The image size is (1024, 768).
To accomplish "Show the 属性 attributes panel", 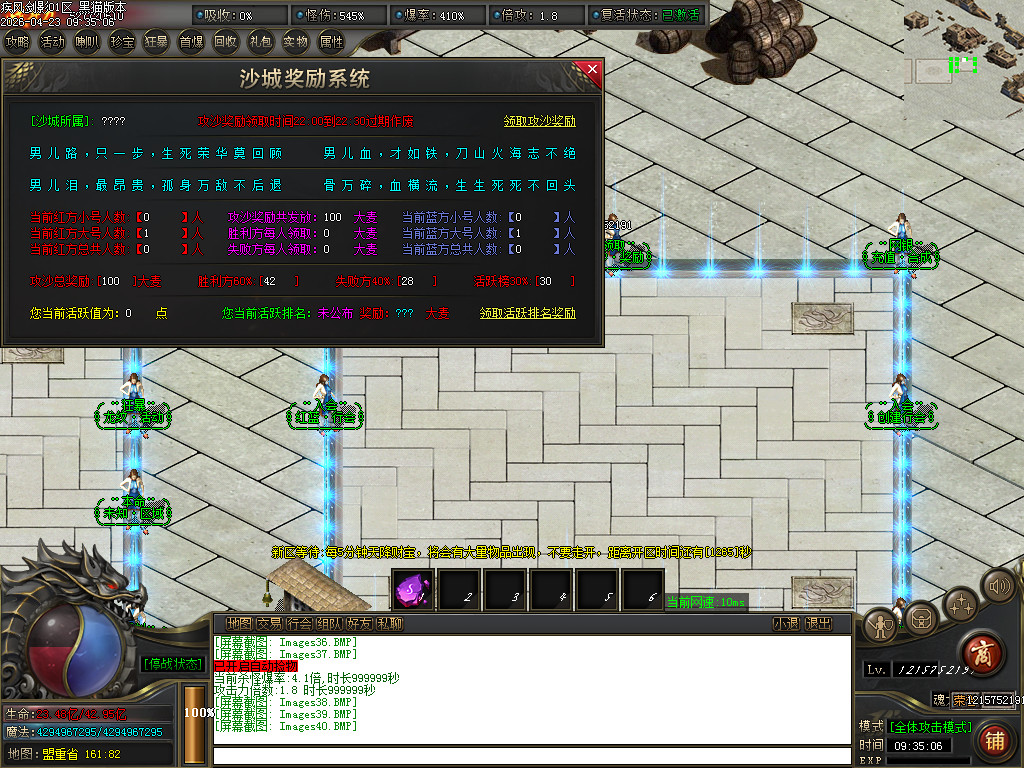I will tap(330, 42).
